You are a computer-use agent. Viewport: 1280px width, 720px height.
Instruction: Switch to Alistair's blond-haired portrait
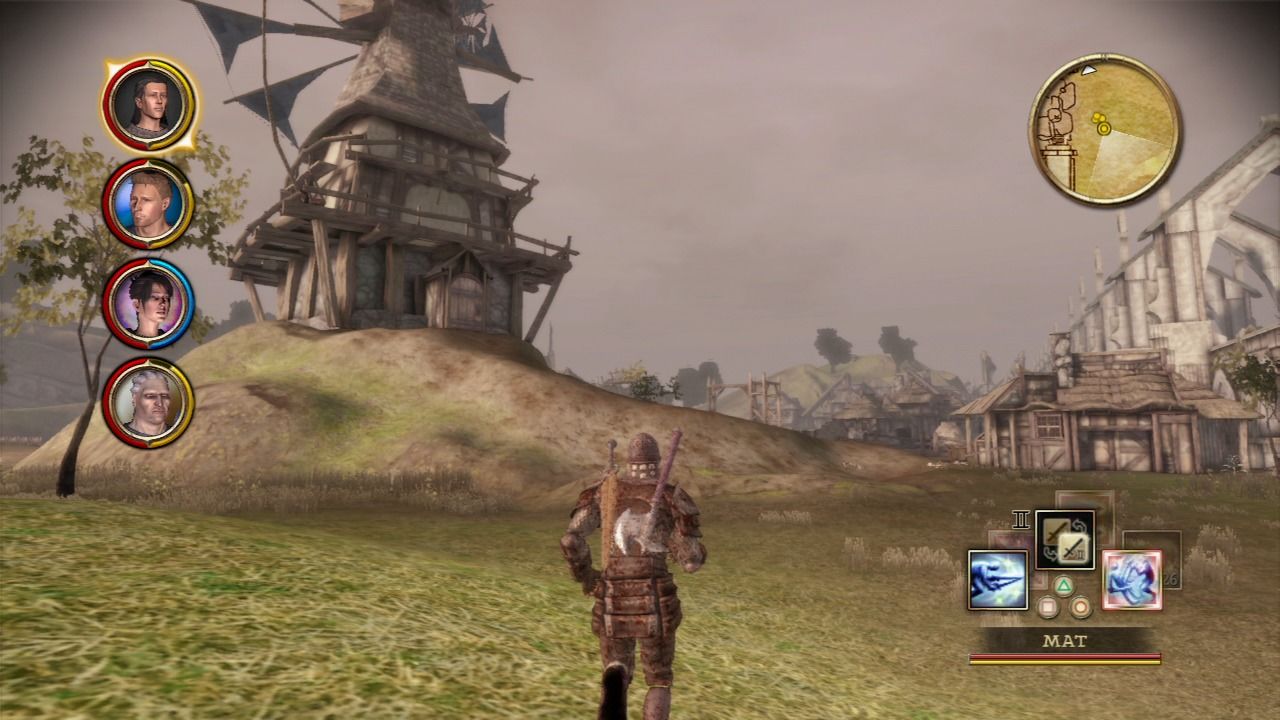pos(148,204)
